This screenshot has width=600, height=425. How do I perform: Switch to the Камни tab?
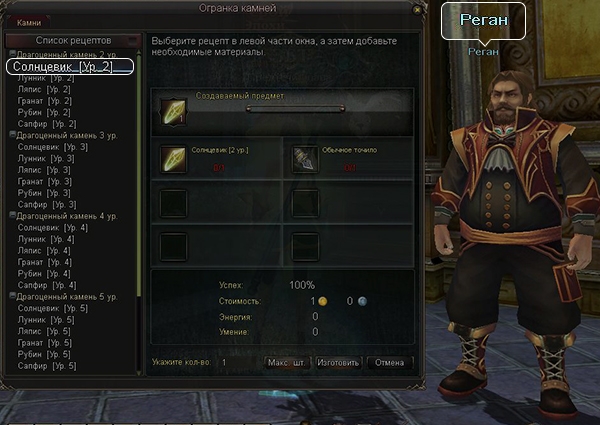coord(29,21)
